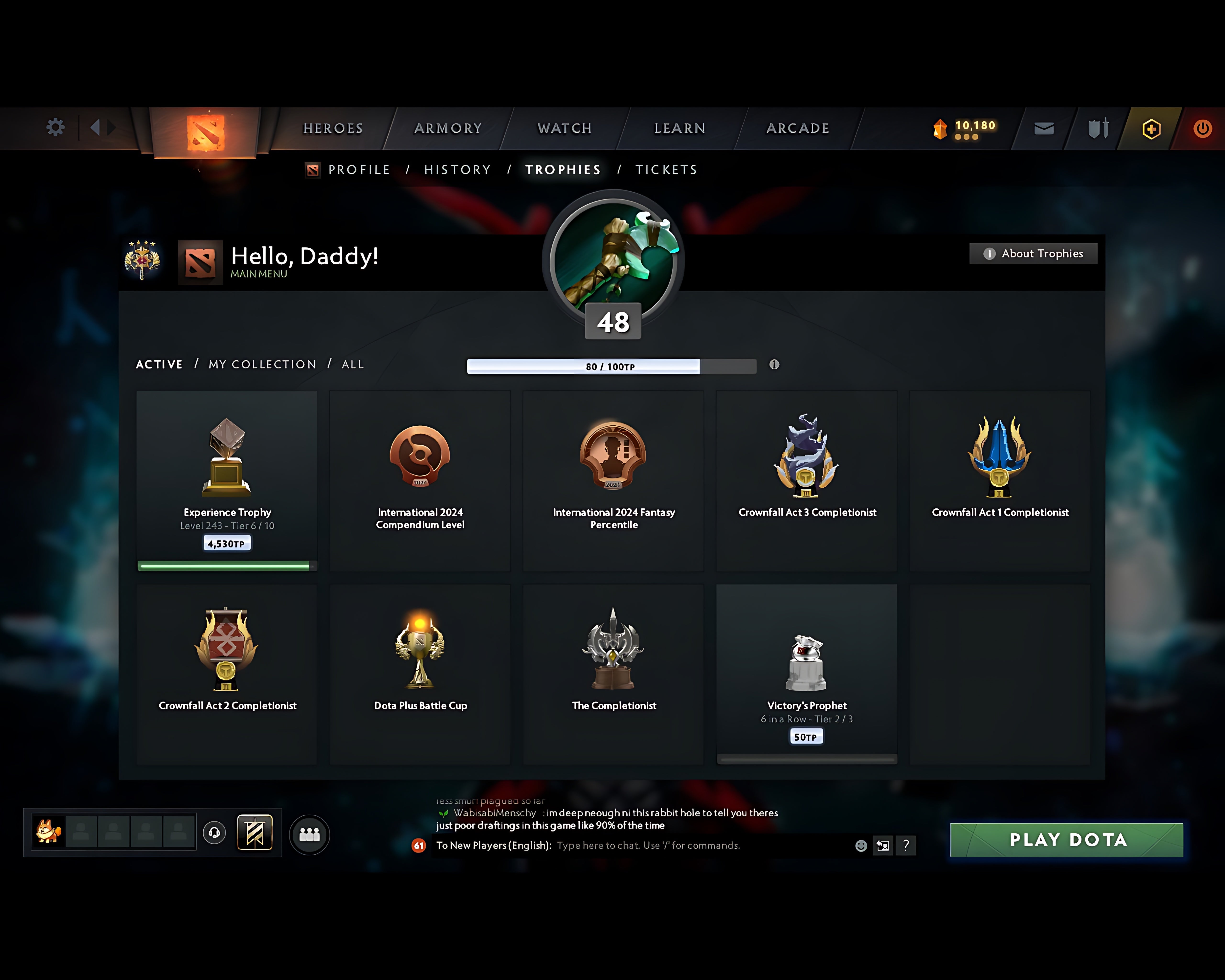Click the power/exit icon at top right
This screenshot has width=1225, height=980.
click(1203, 128)
